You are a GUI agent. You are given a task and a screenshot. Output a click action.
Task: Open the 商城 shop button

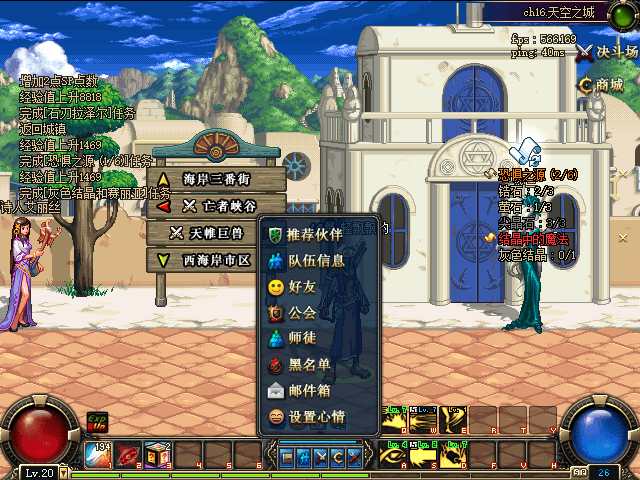[600, 85]
